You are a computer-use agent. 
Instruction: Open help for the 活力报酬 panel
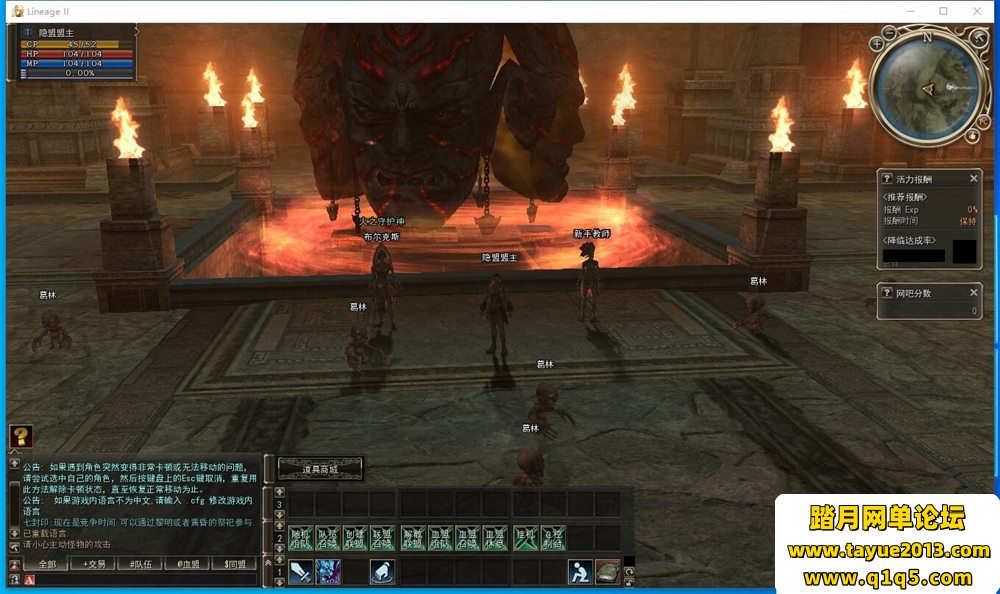coord(886,178)
